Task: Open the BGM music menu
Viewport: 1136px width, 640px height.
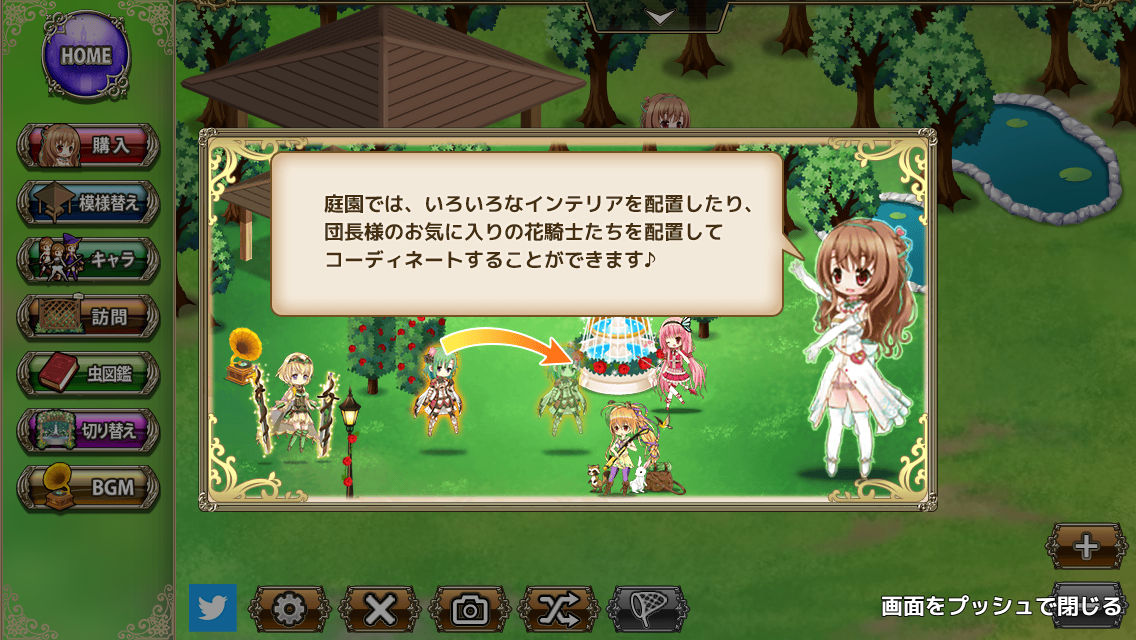Action: 88,488
